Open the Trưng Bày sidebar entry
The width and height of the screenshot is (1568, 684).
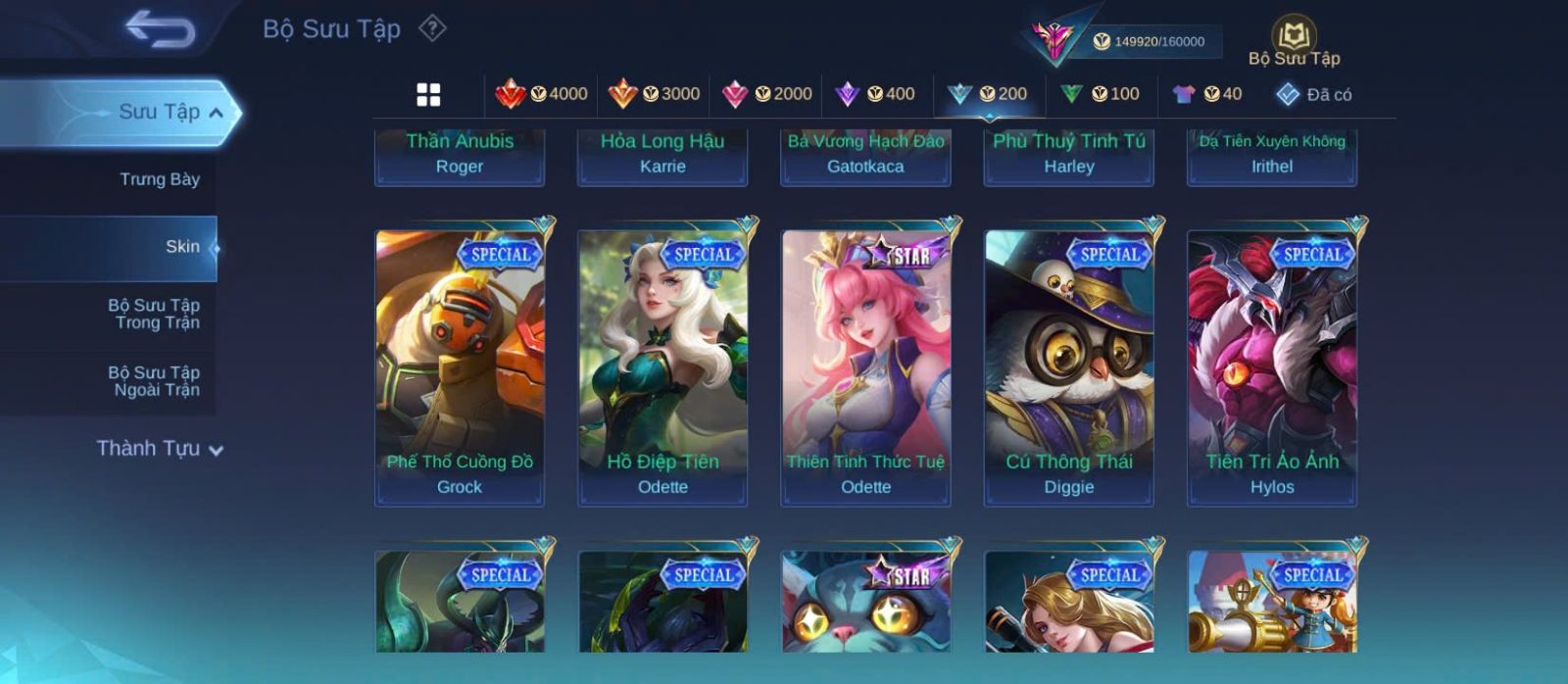tap(159, 179)
